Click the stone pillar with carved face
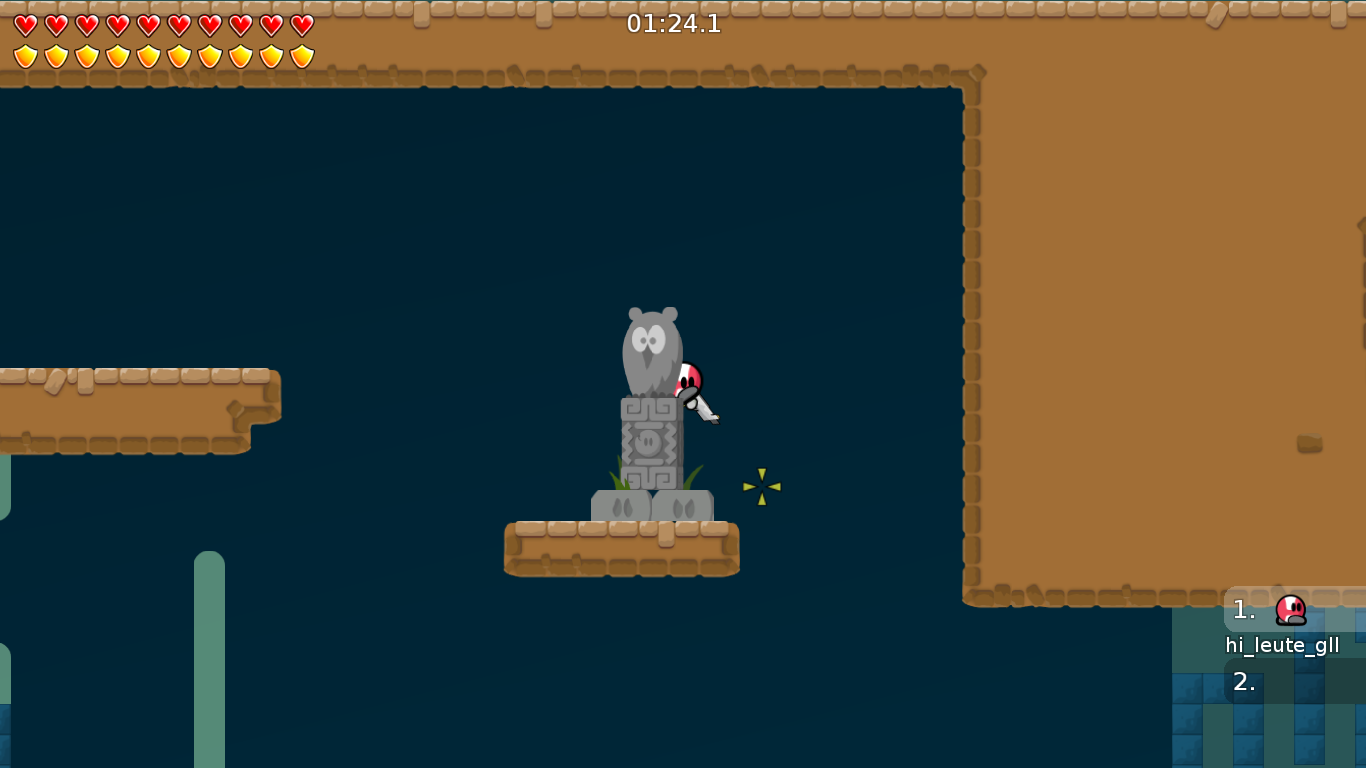 [x=650, y=440]
